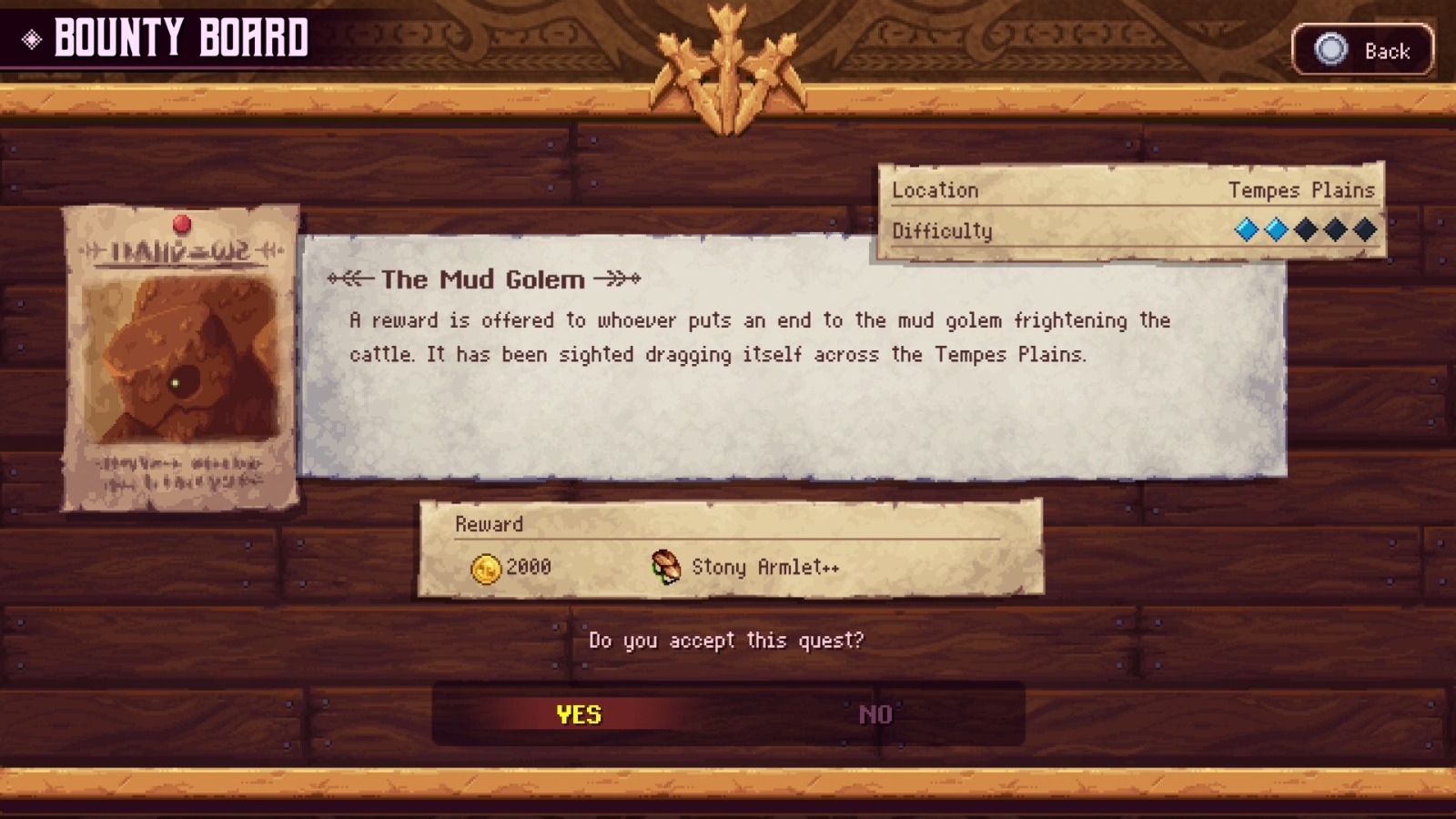
Task: Click the first lit difficulty diamond
Action: coord(1245,230)
